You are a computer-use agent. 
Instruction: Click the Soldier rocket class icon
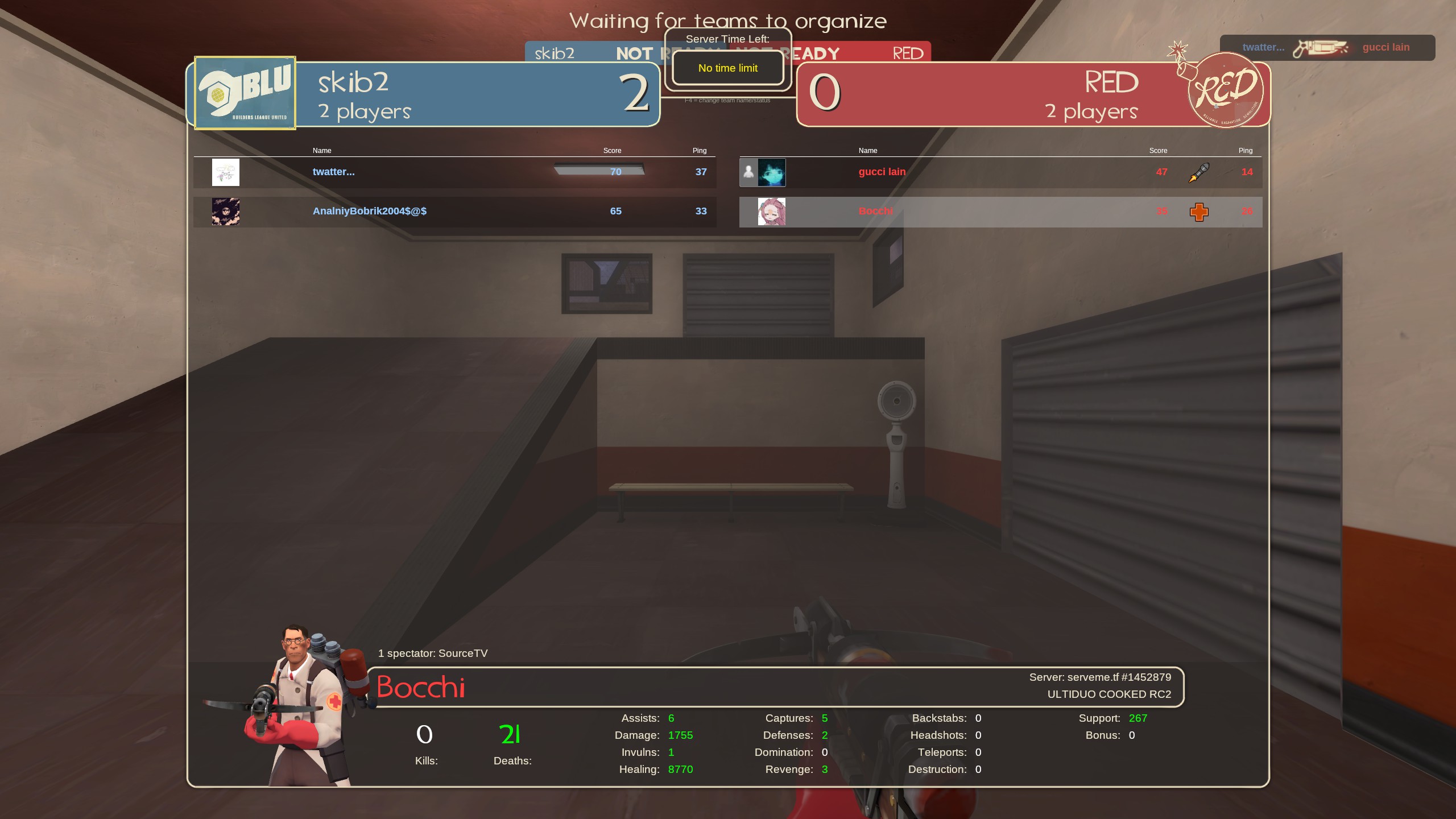(1198, 172)
